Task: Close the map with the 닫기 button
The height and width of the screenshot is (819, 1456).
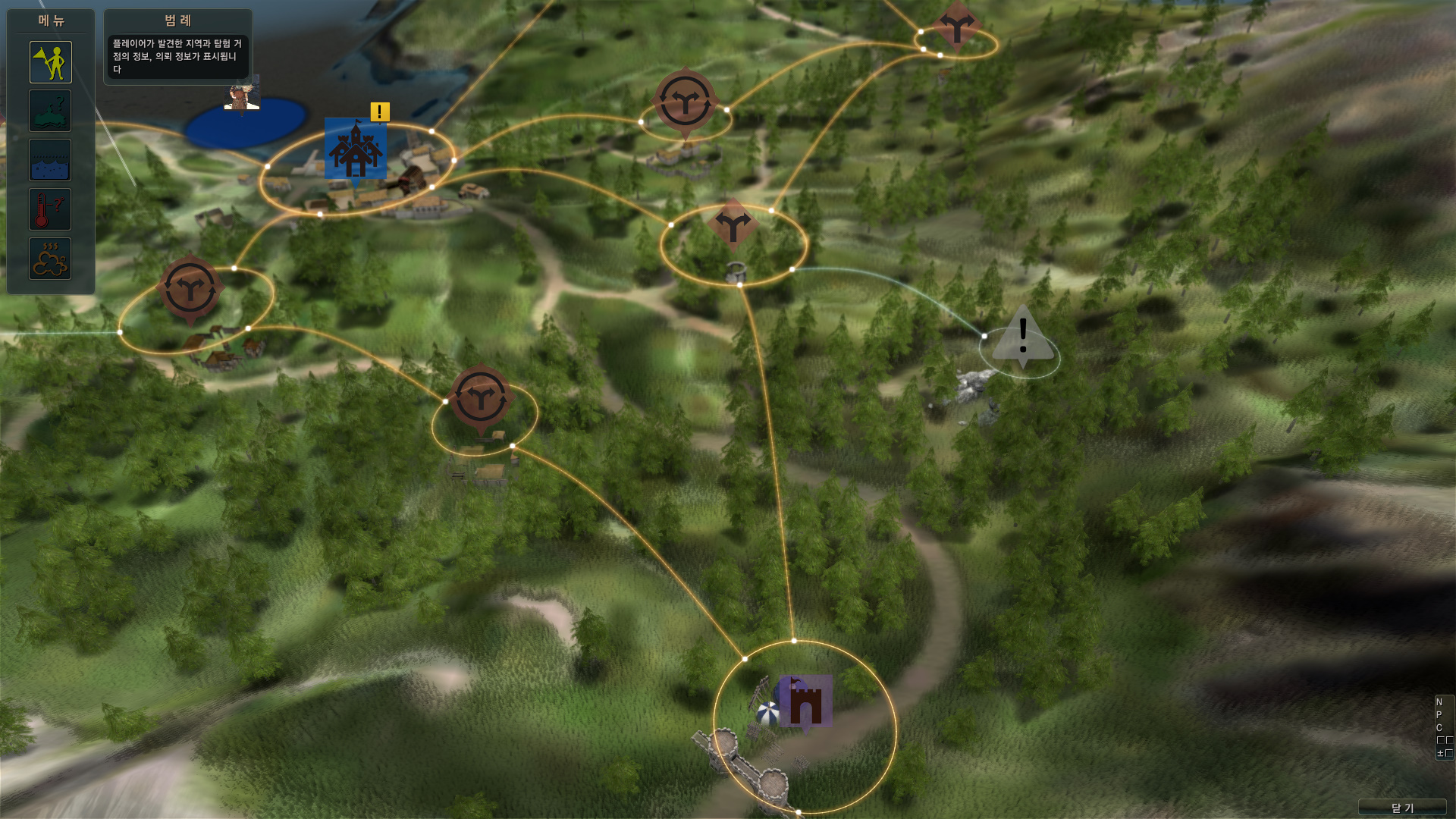Action: click(1402, 808)
